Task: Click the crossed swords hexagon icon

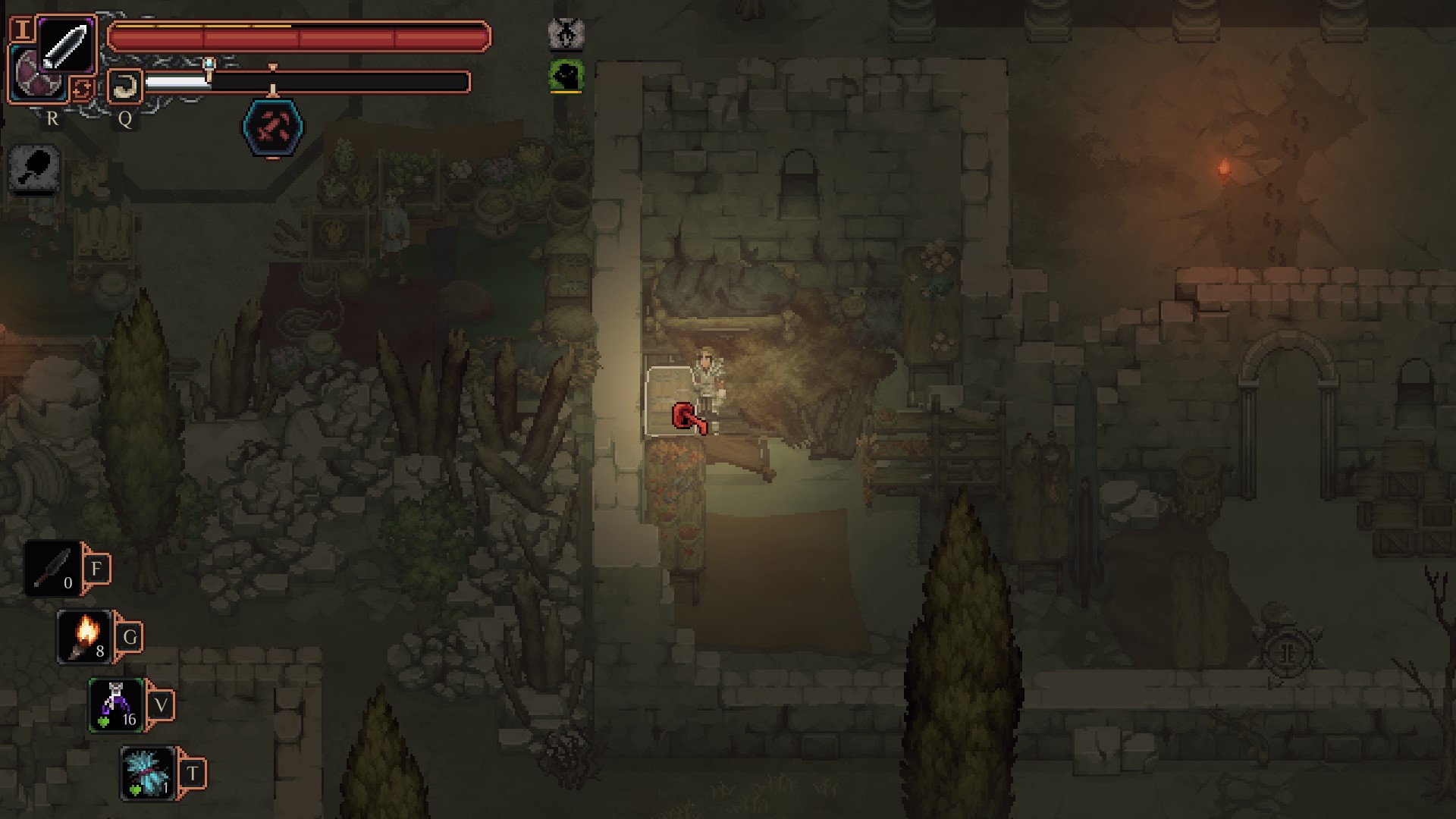Action: click(272, 129)
